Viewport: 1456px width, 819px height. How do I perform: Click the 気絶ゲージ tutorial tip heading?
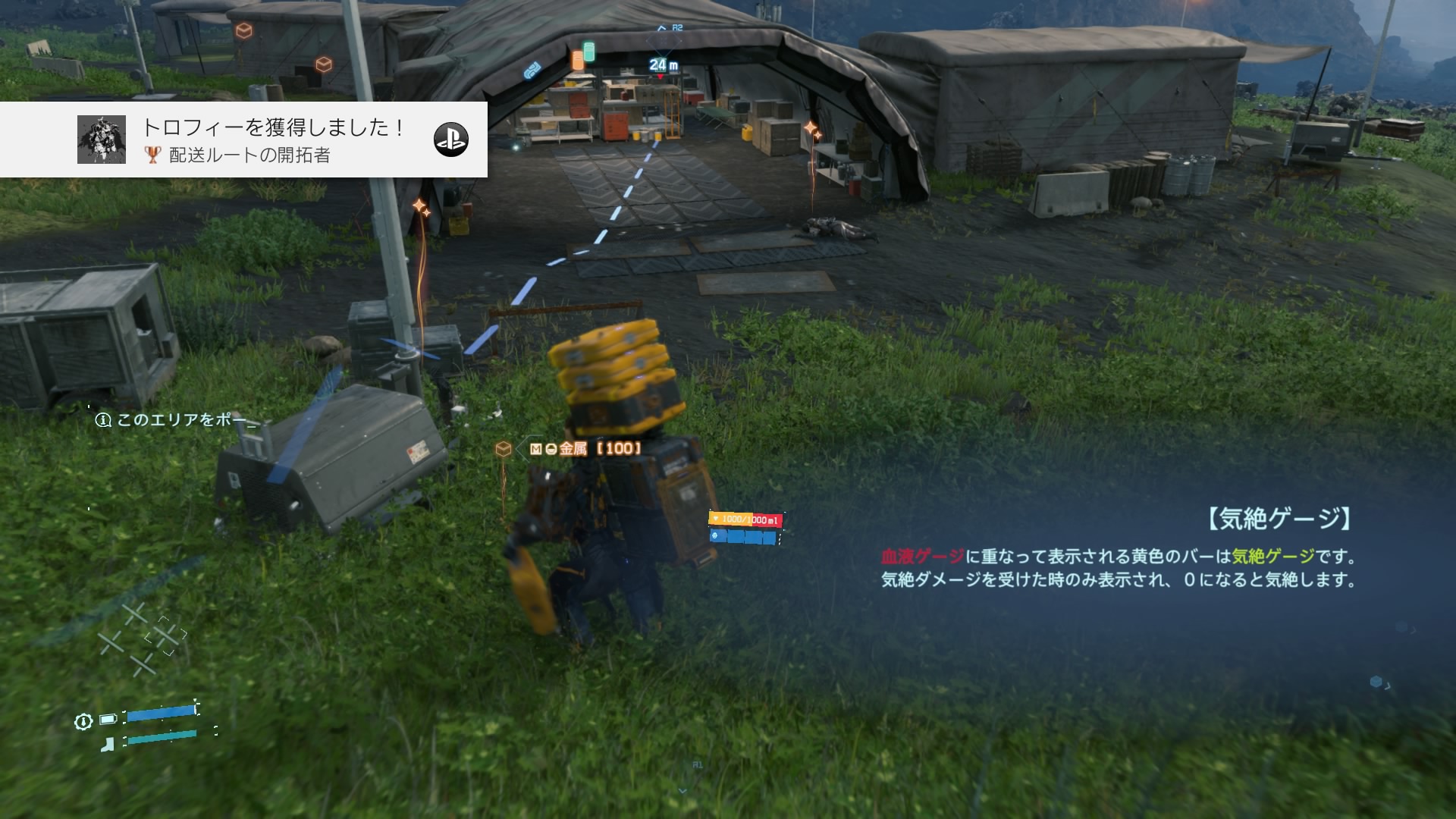[1277, 519]
